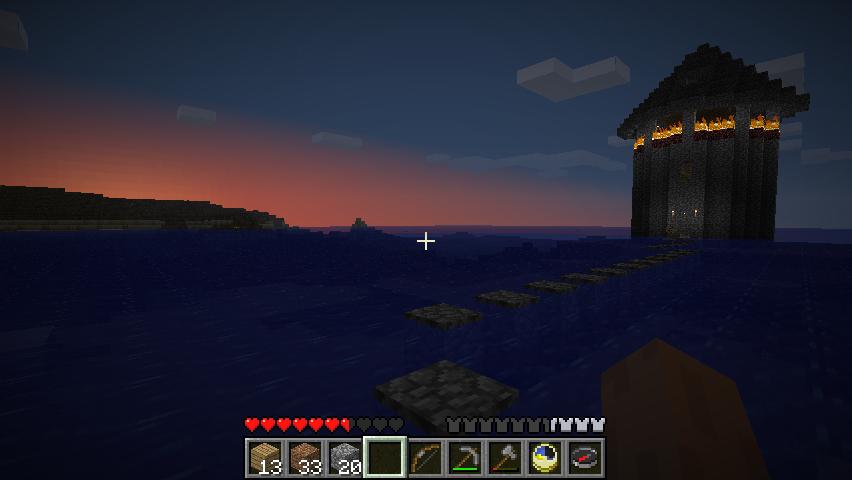This screenshot has width=852, height=480.
Task: Select the axe in the hotbar
Action: [505, 458]
